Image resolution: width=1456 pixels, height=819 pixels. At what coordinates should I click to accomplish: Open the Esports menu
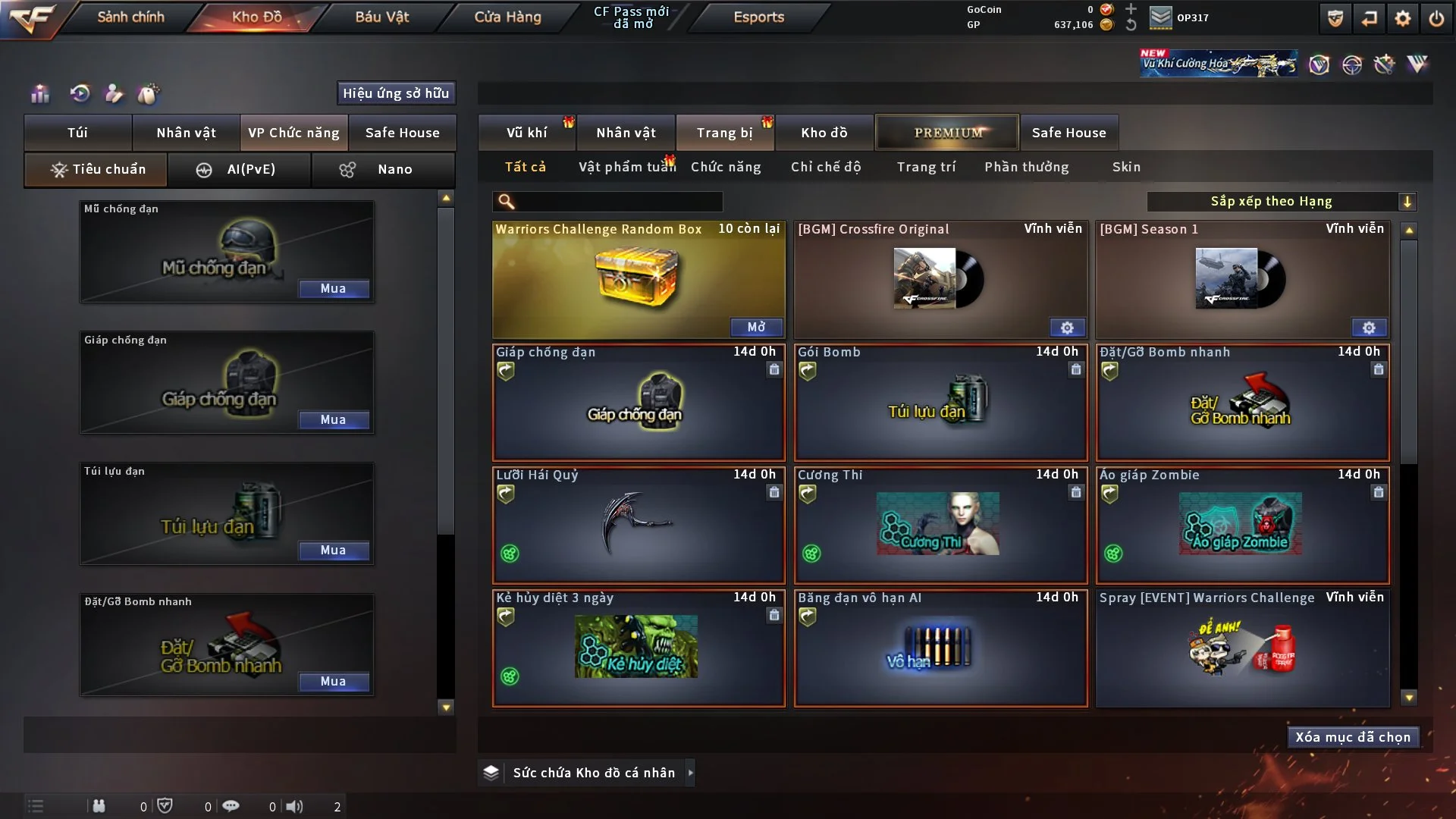758,17
